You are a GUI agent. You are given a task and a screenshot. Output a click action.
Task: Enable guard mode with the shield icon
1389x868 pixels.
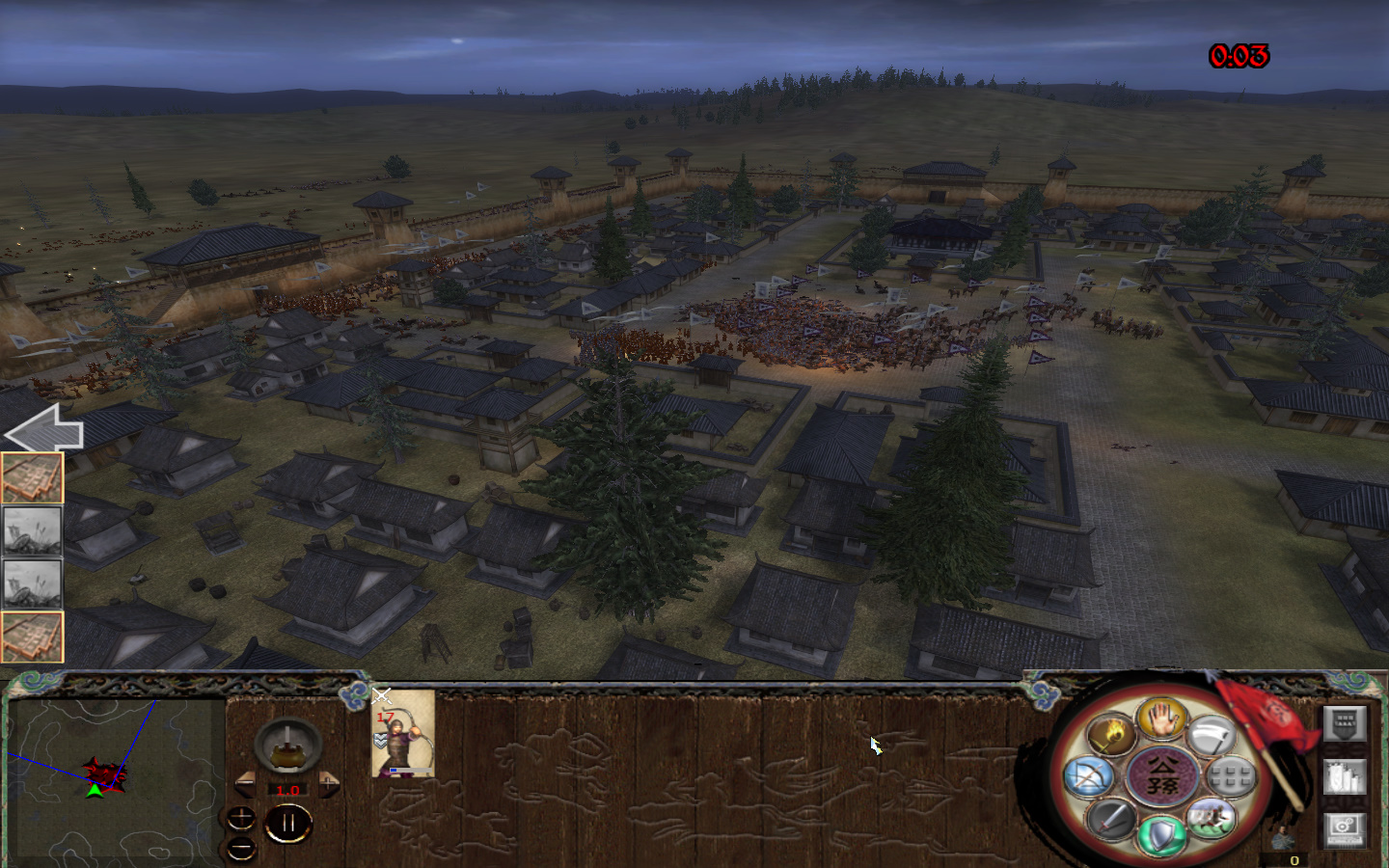pyautogui.click(x=1163, y=835)
